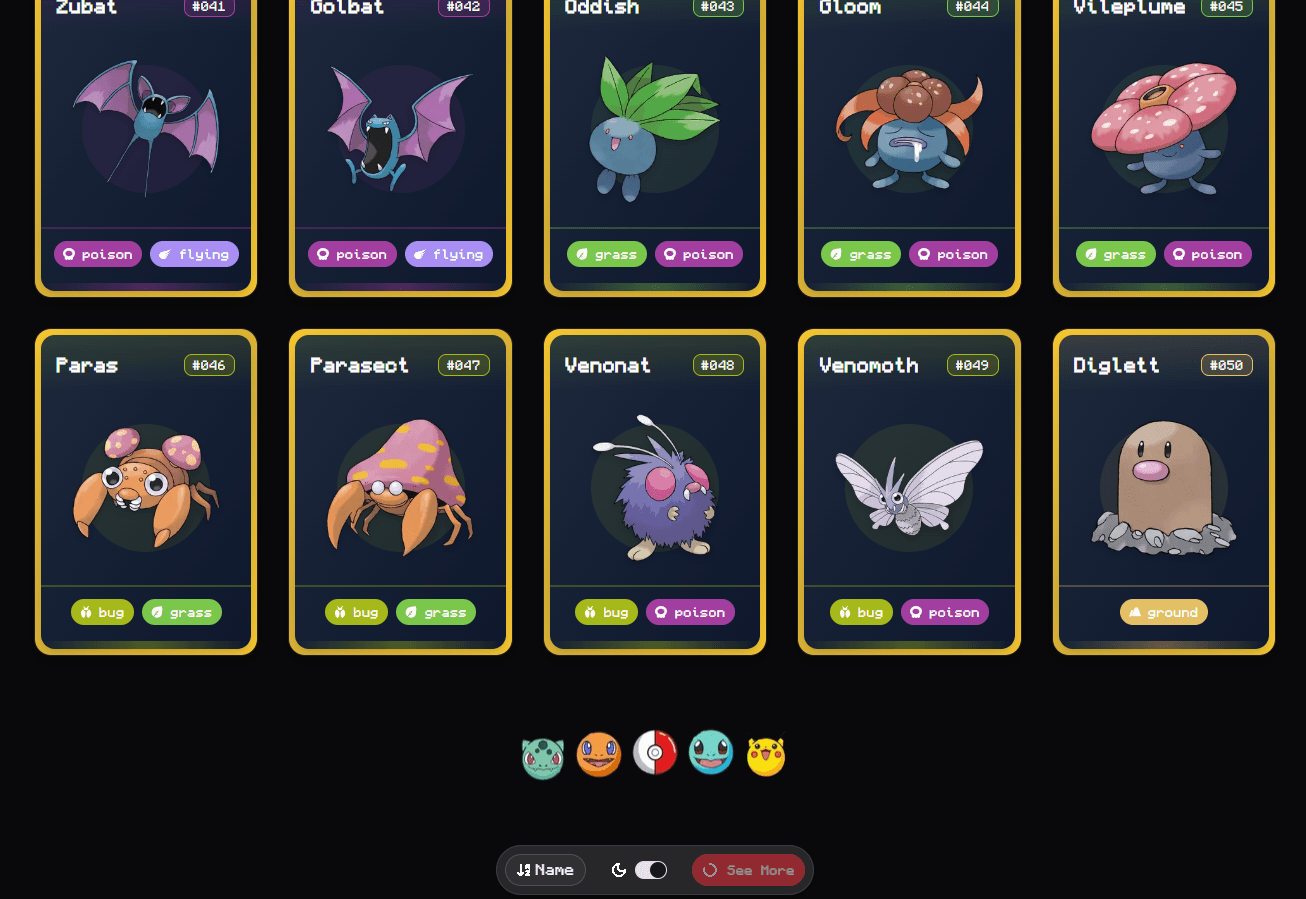Click the #048 number badge on Venonat's card
The image size is (1306, 899).
[718, 365]
